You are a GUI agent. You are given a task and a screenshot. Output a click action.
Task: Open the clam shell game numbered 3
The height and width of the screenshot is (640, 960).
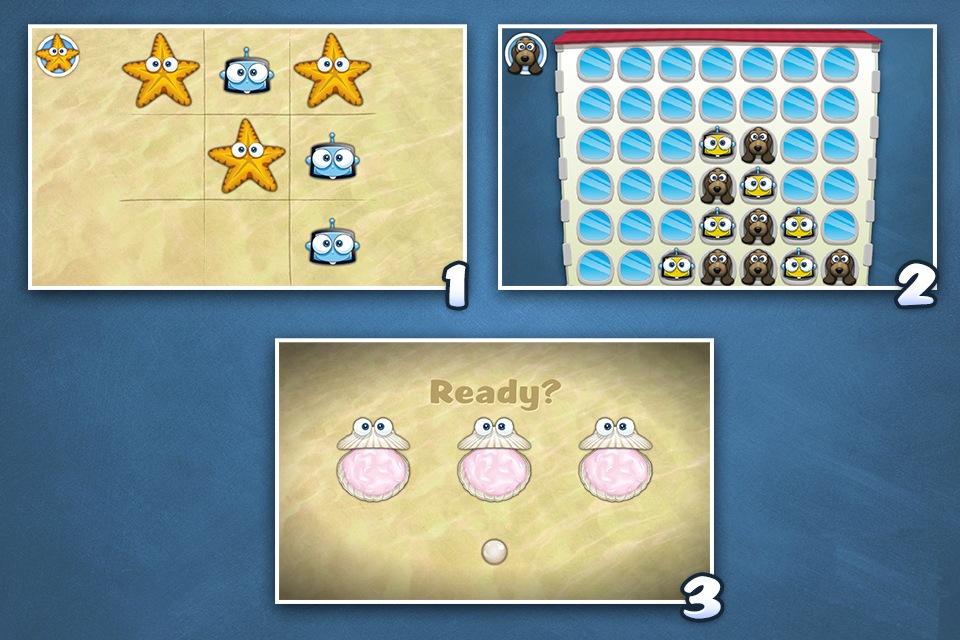494,470
